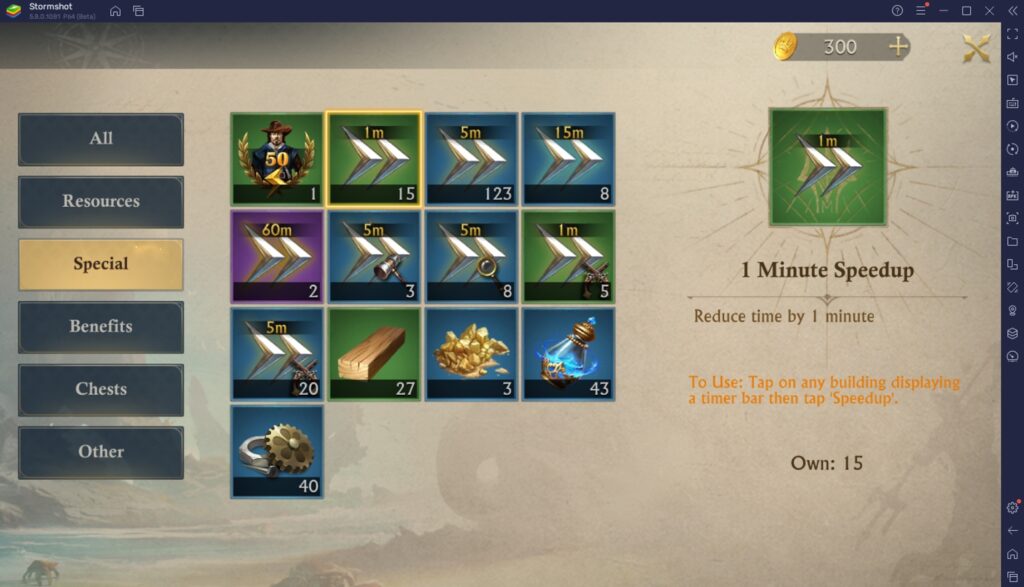Select the Special category tab

tap(101, 264)
